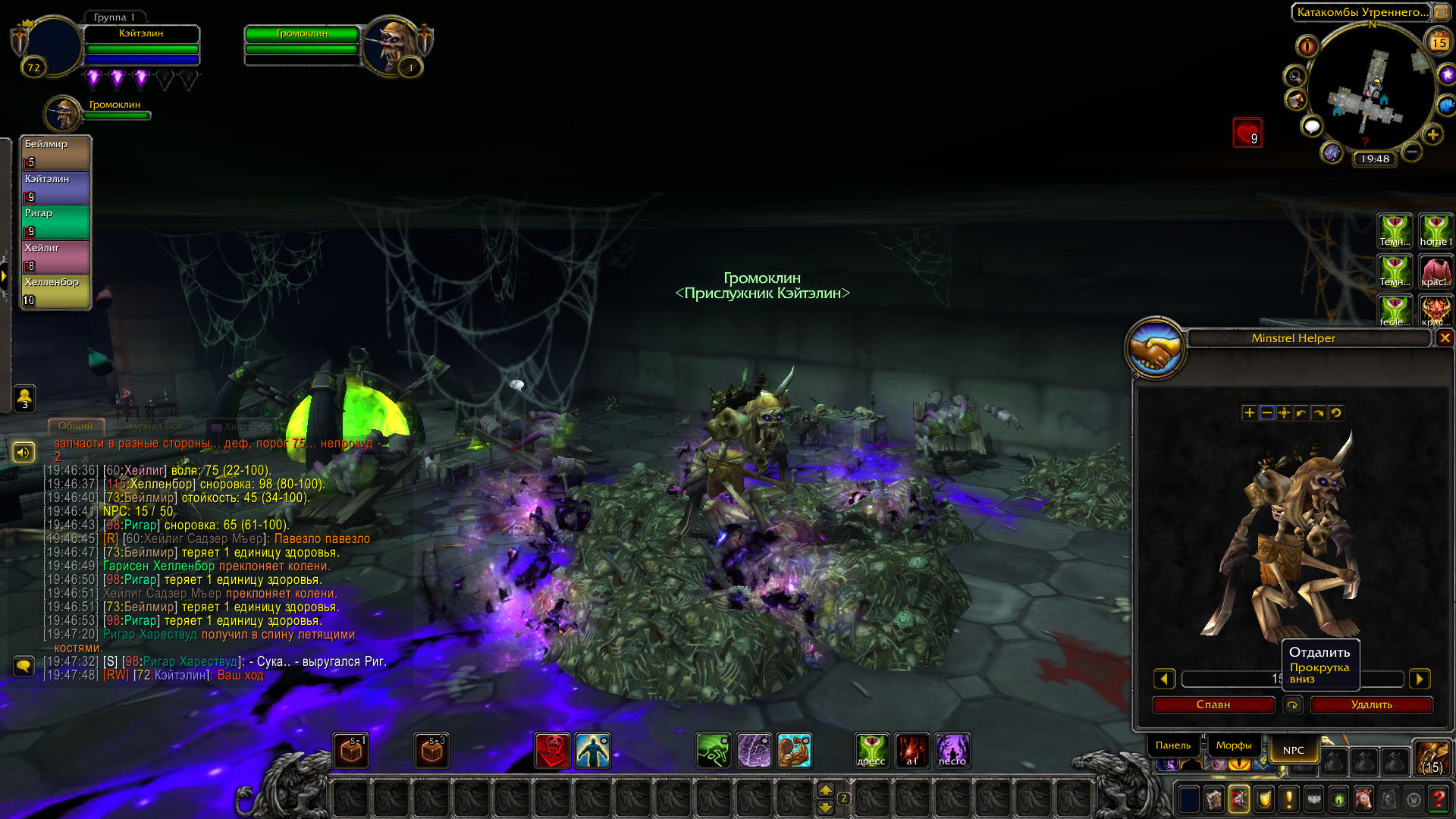Use the necro macro button

click(952, 750)
